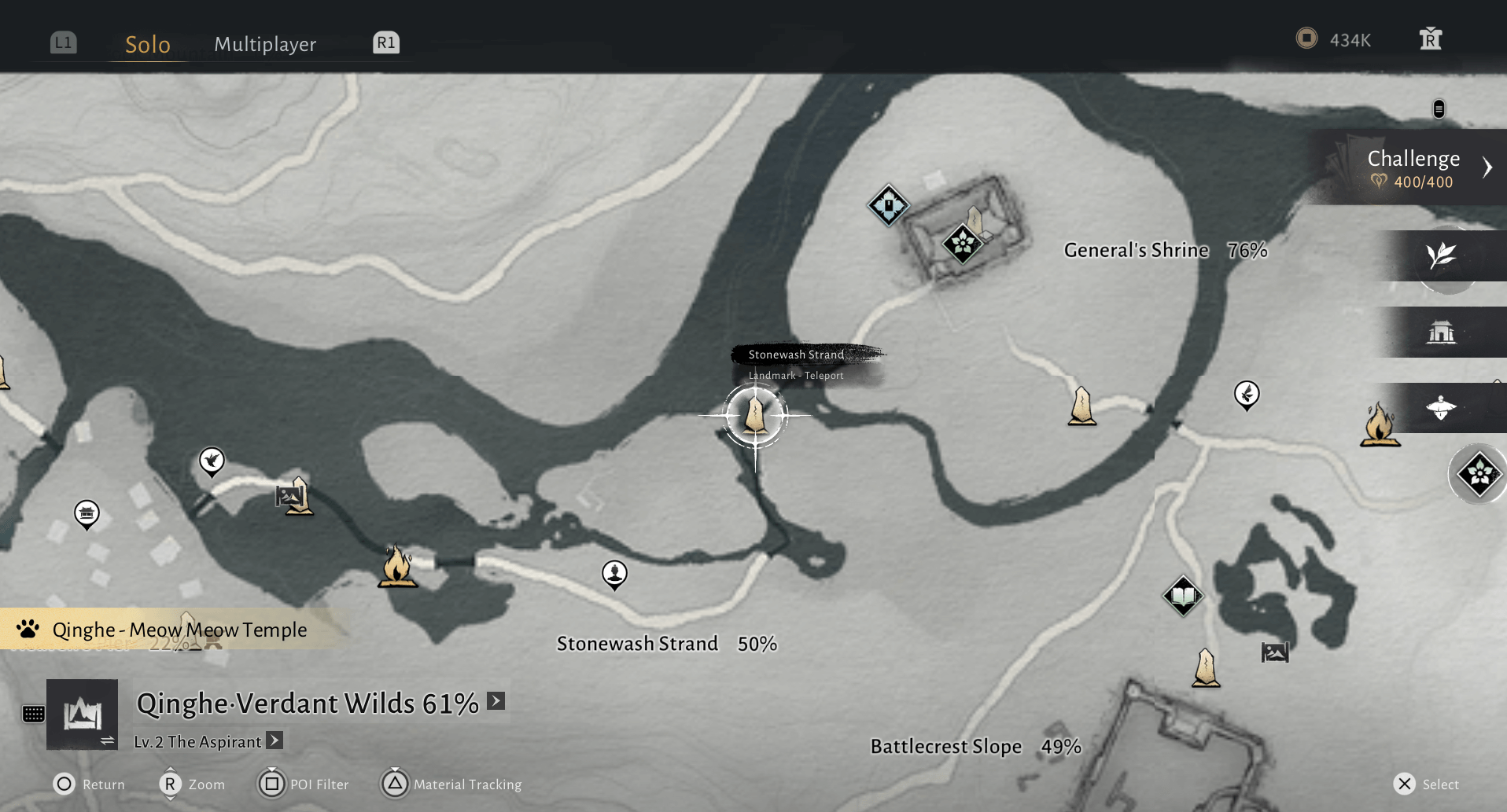
Task: Switch to the Multiplayer tab
Action: pyautogui.click(x=265, y=44)
